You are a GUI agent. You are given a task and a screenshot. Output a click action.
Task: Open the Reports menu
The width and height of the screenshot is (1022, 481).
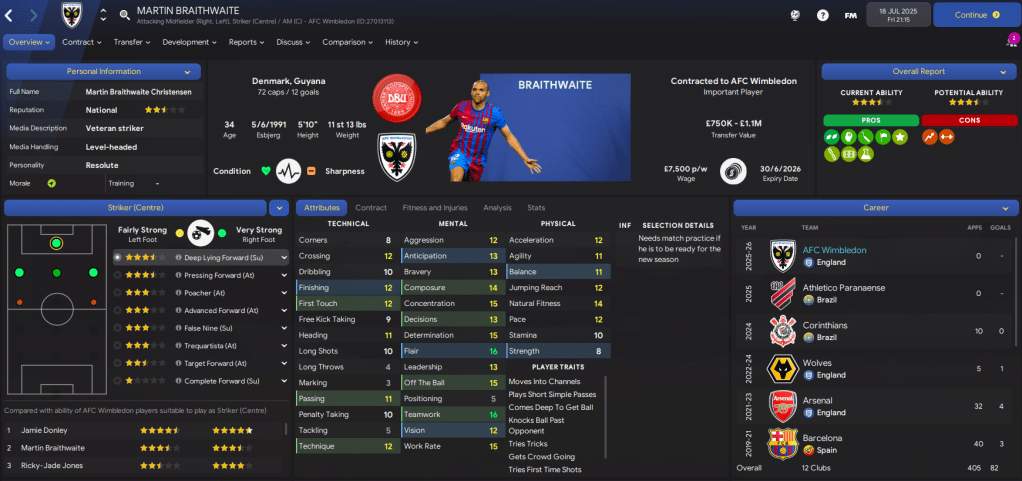[246, 42]
